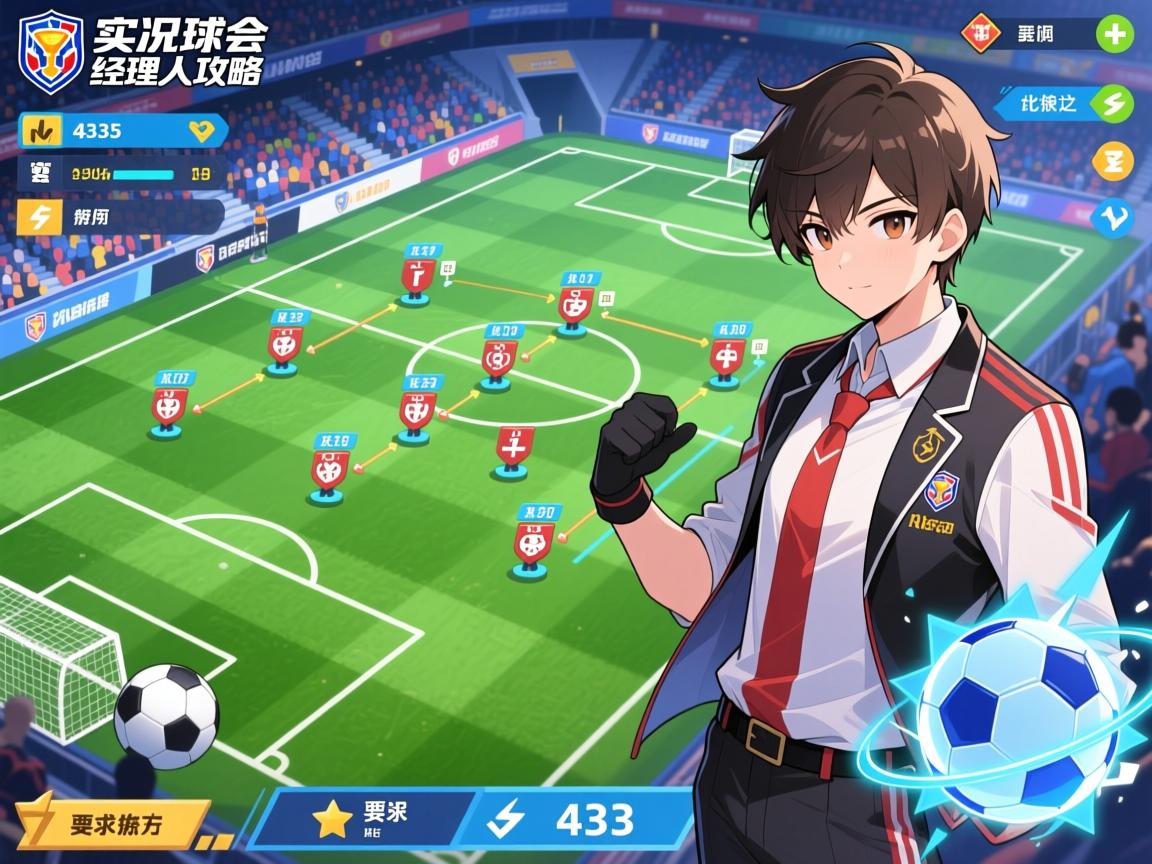Screen dimensions: 1152x864
Task: Tap the green plus button
Action: click(x=1114, y=35)
